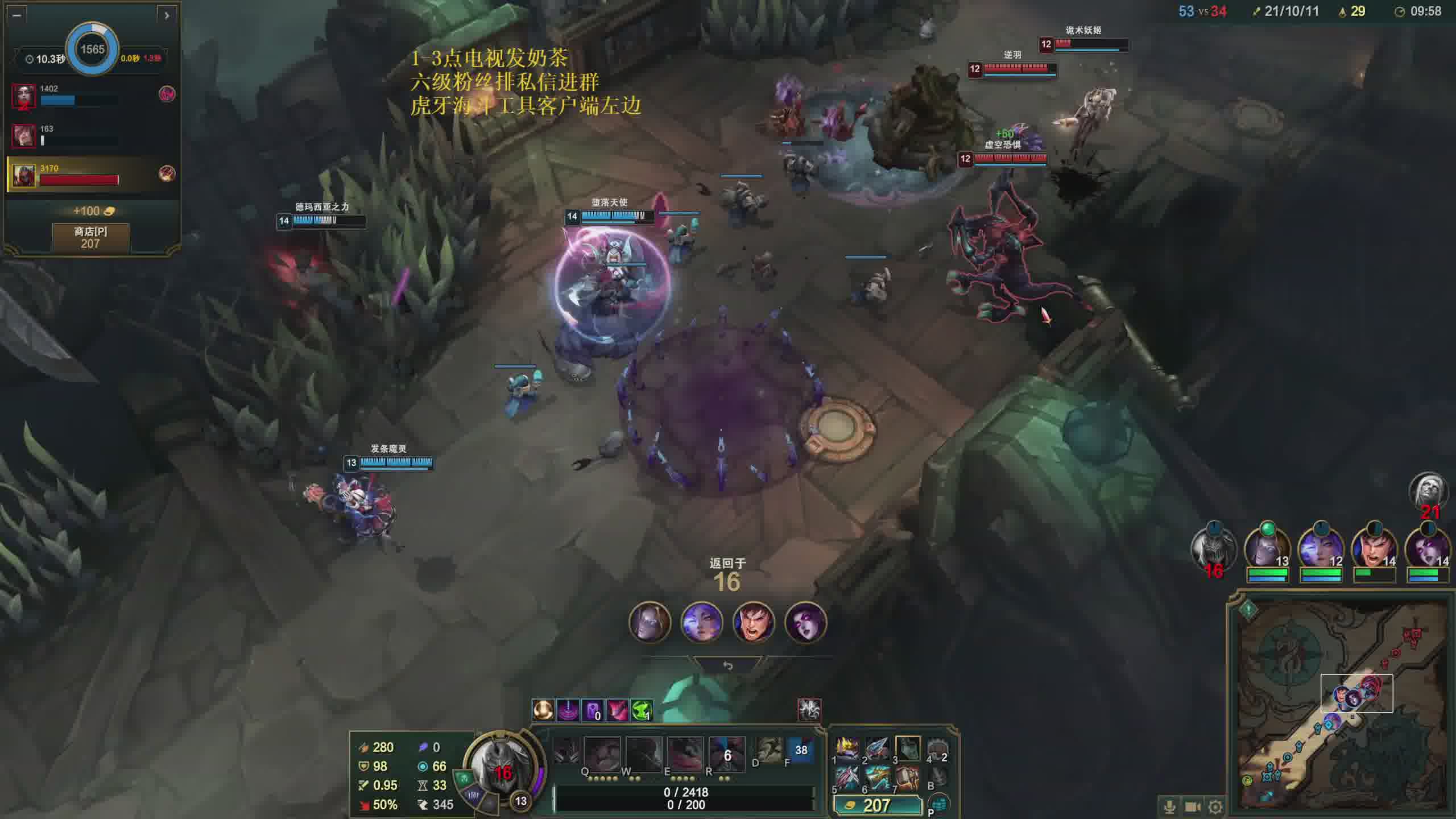1456x819 pixels.
Task: Select the item in inventory slot 6
Action: pyautogui.click(x=877, y=778)
